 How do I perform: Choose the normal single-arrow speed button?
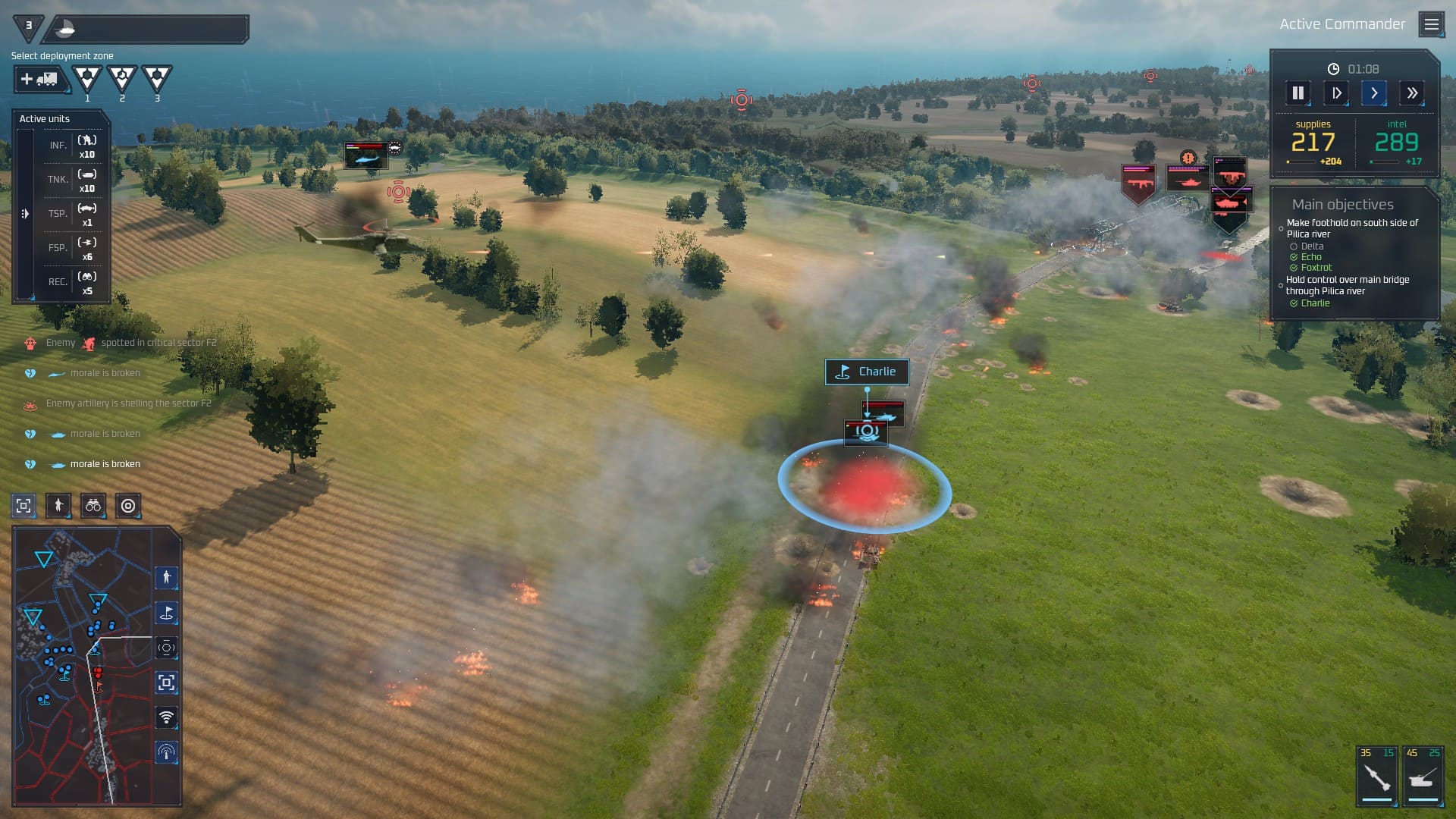coord(1374,93)
